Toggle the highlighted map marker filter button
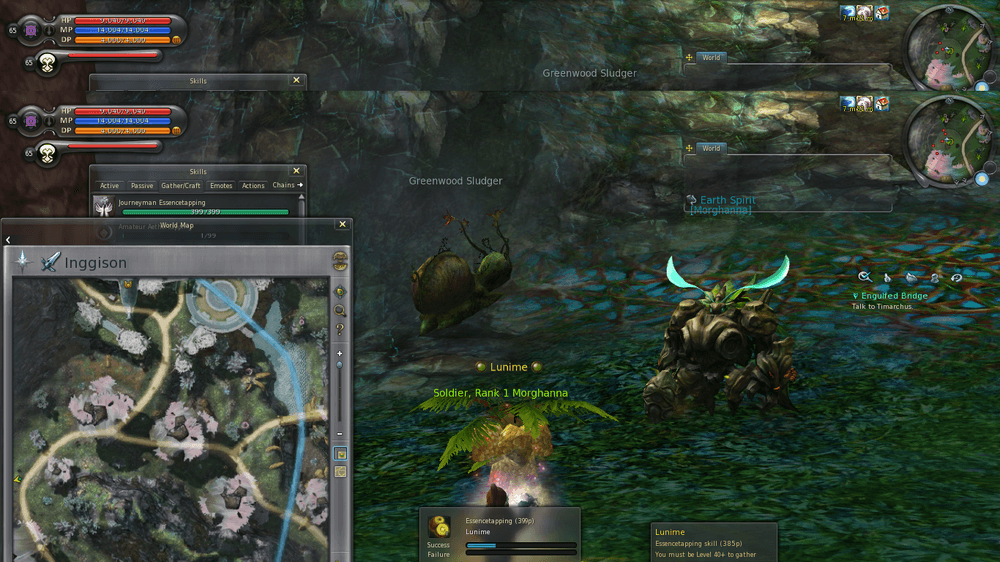1000x562 pixels. (x=340, y=453)
